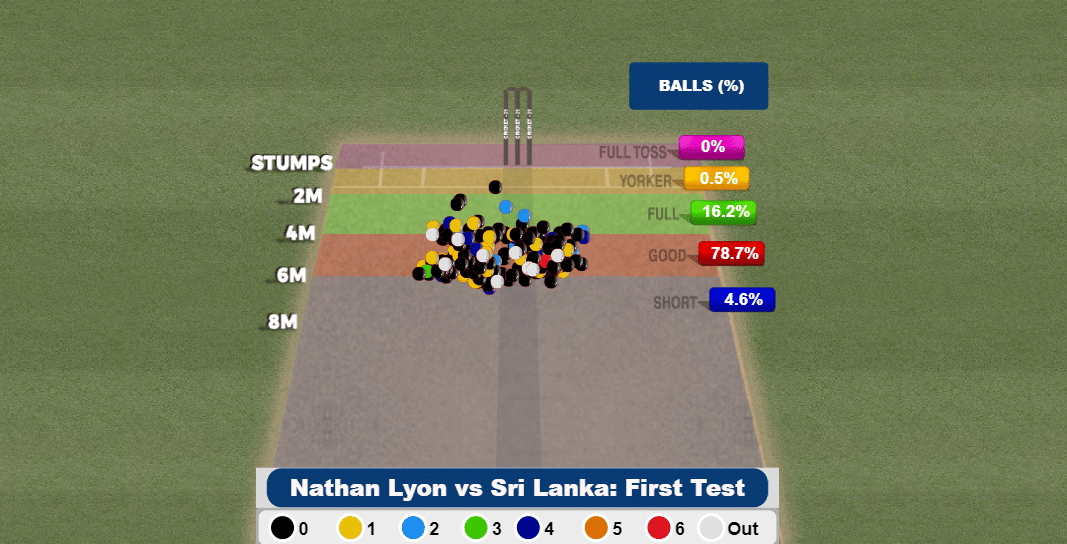The width and height of the screenshot is (1067, 544).
Task: Toggle the black 0 runs legend entry
Action: [x=283, y=528]
